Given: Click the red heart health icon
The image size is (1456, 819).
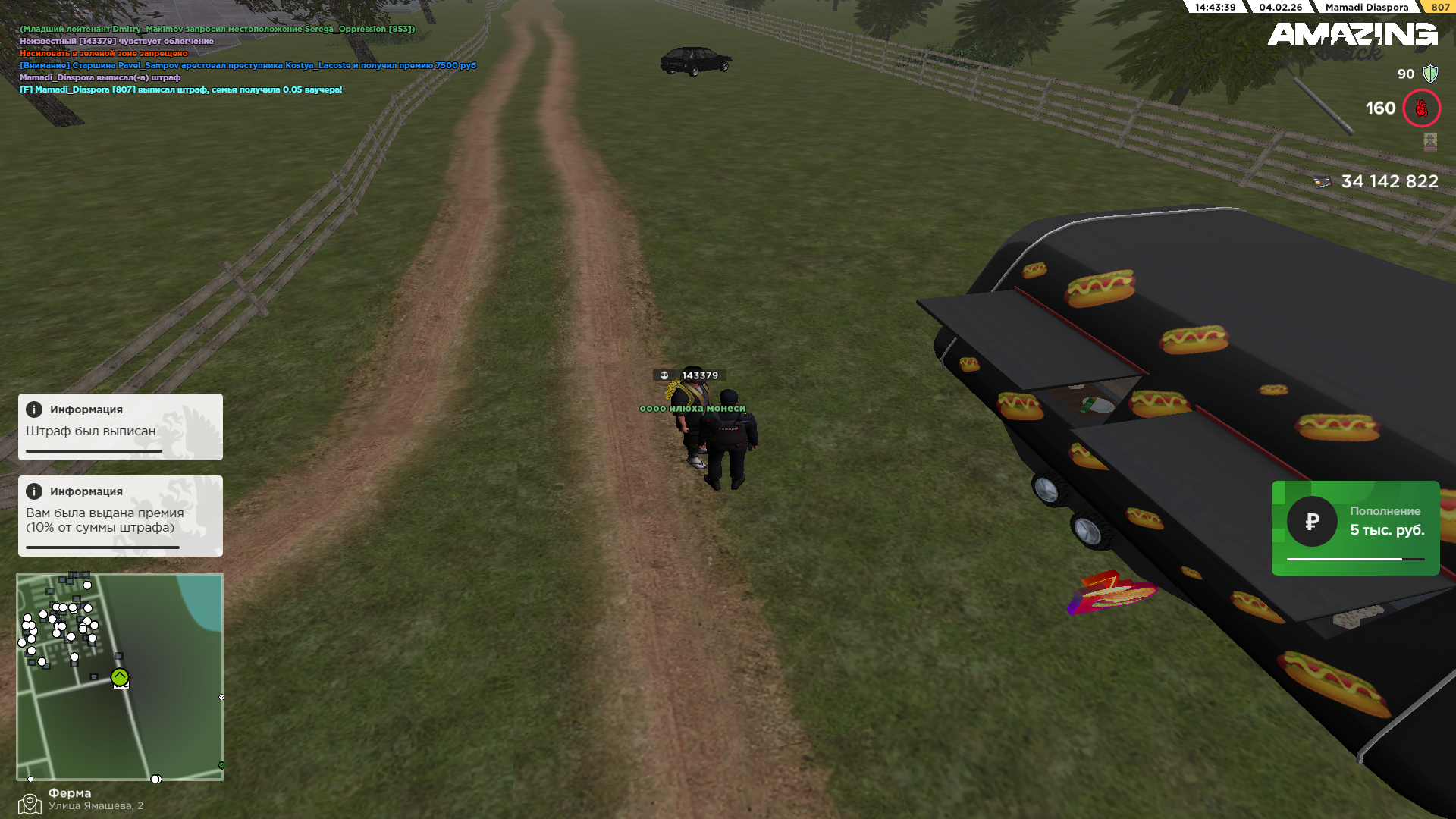Looking at the screenshot, I should click(x=1421, y=108).
